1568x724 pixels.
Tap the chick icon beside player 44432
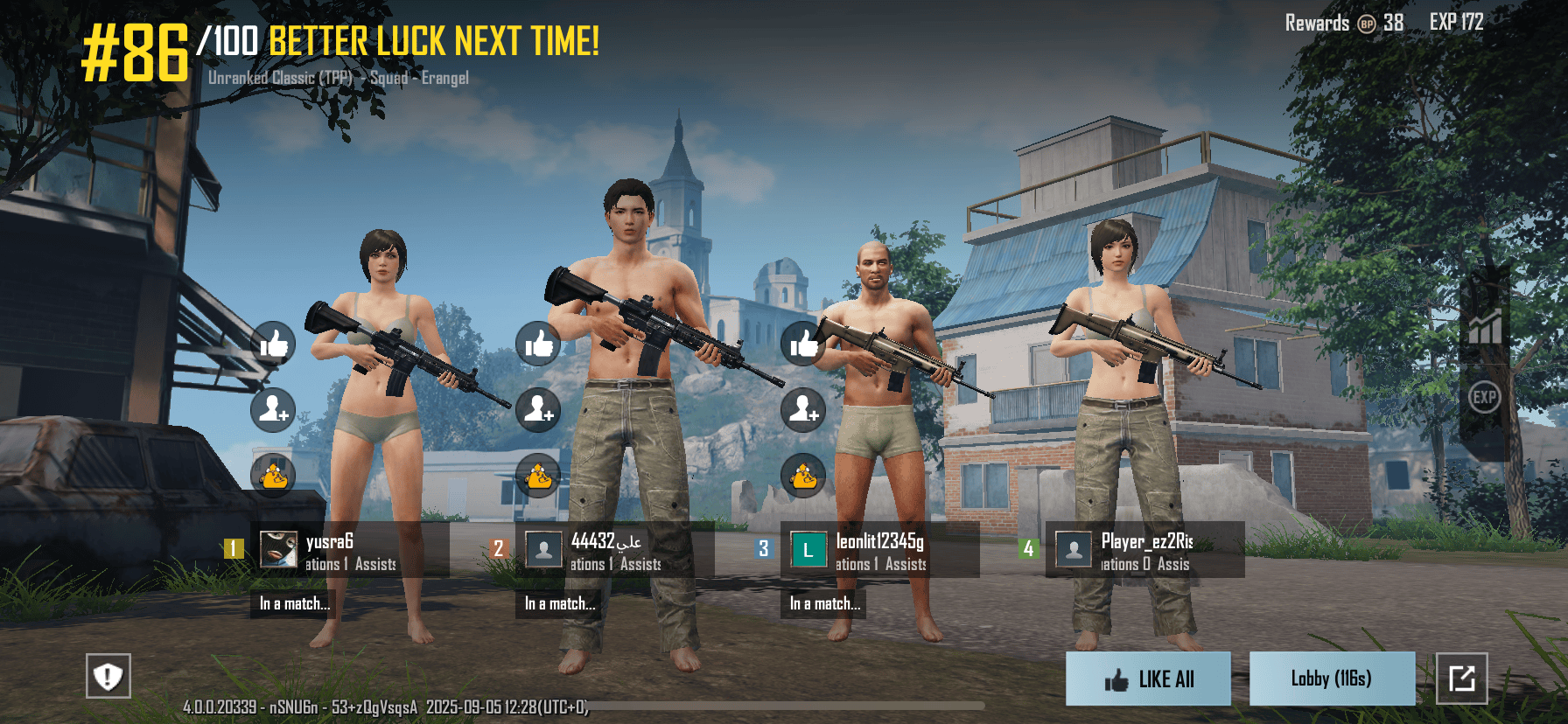538,476
